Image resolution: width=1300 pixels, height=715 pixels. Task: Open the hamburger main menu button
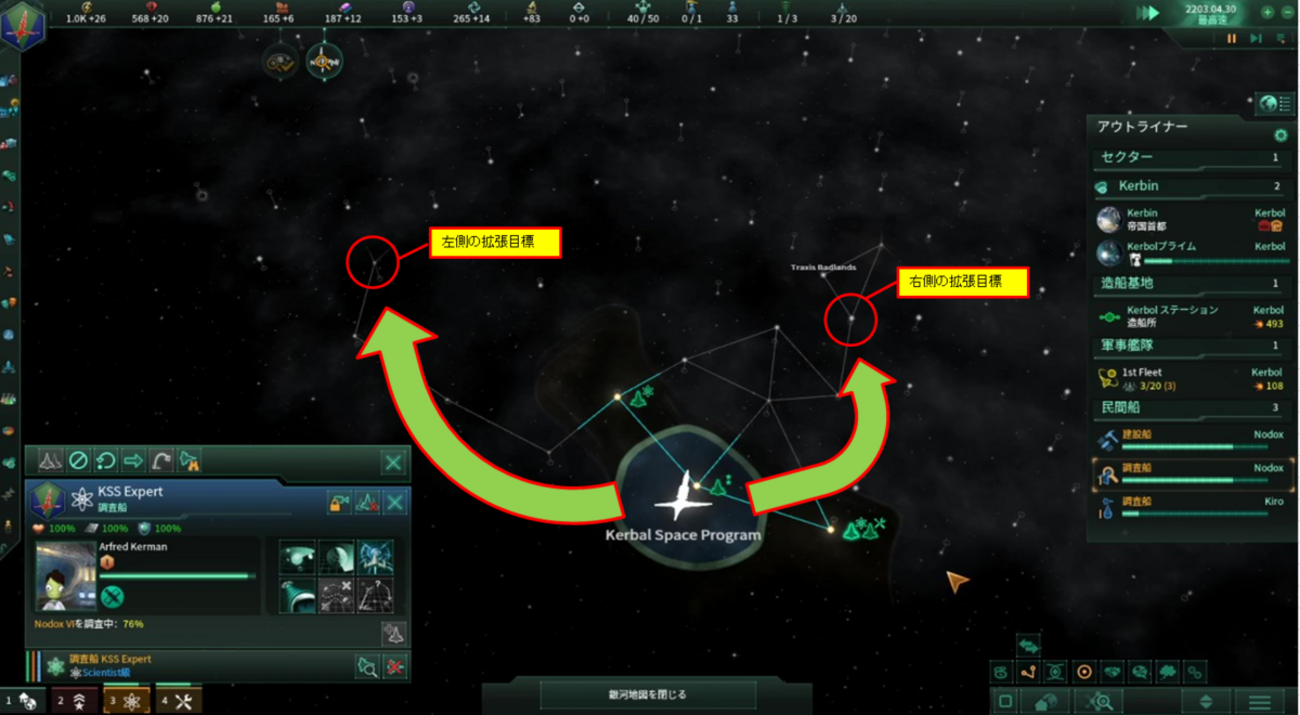pos(1260,701)
